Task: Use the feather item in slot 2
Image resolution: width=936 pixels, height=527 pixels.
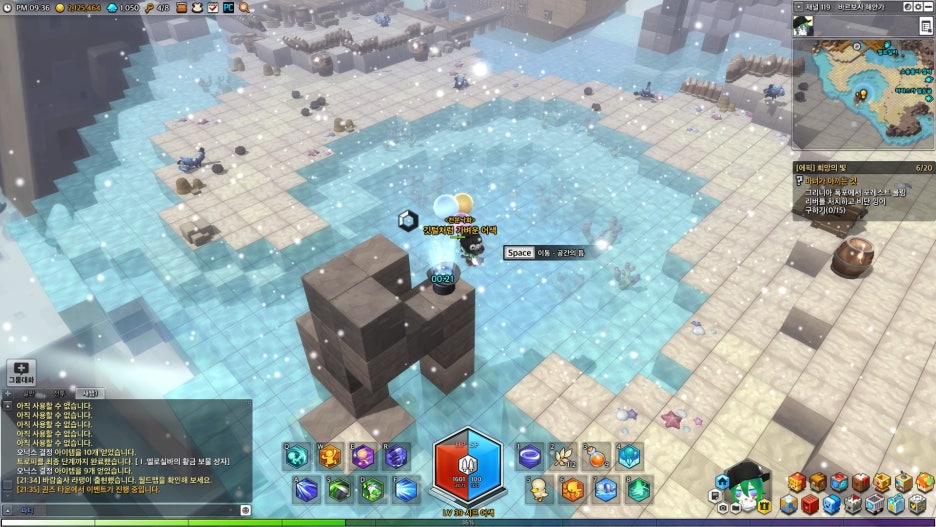Action: tap(563, 457)
